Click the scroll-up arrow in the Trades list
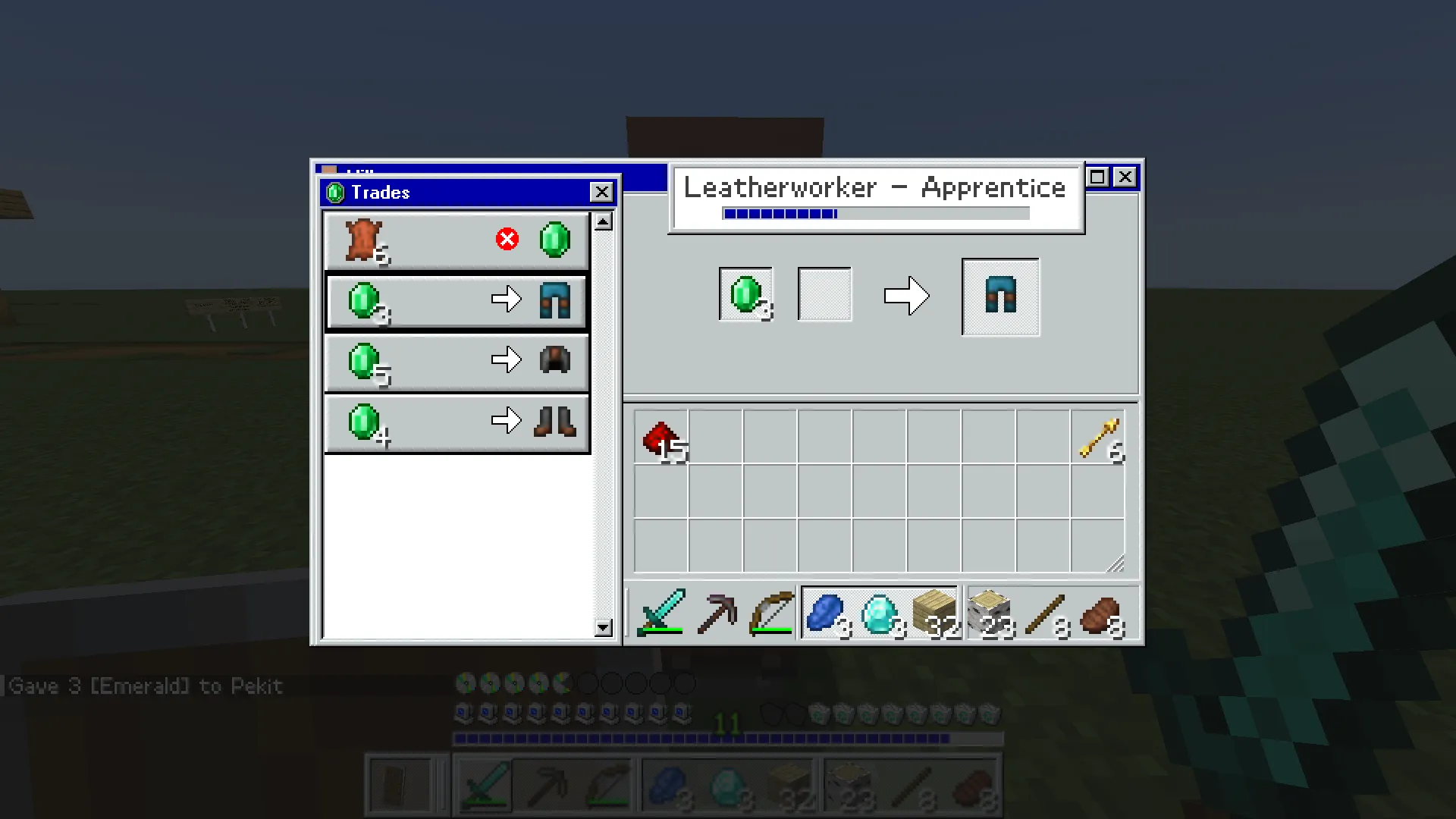 [603, 221]
